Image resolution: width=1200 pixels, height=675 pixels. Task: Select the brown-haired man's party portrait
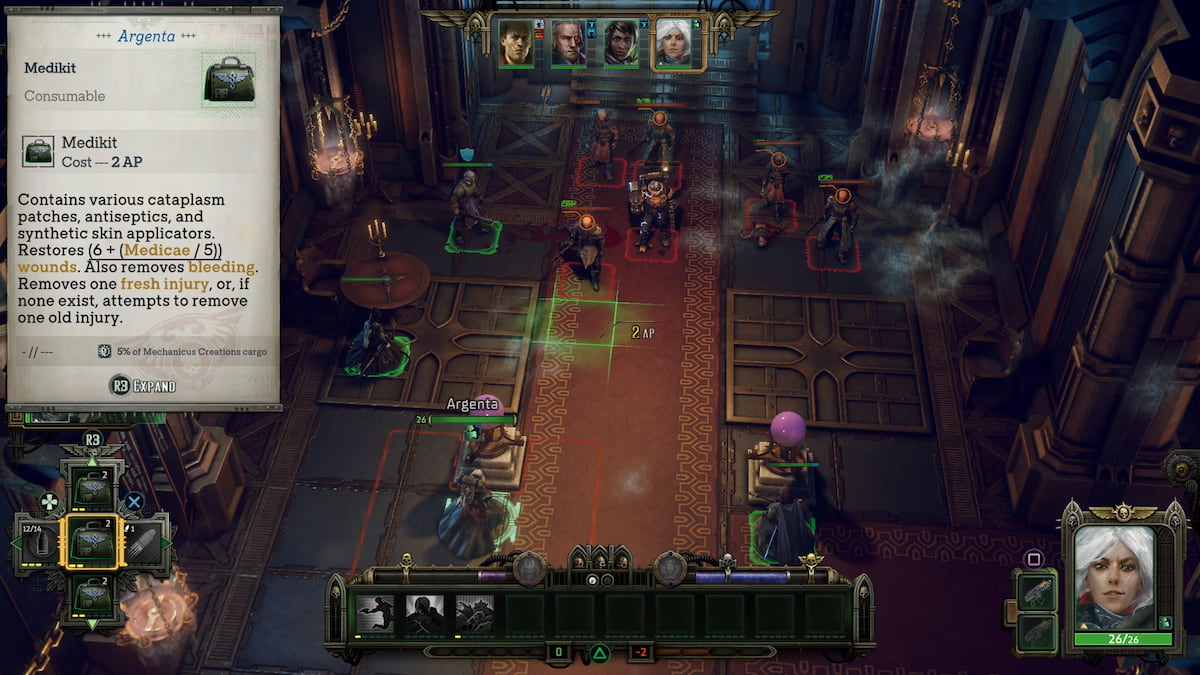click(516, 43)
